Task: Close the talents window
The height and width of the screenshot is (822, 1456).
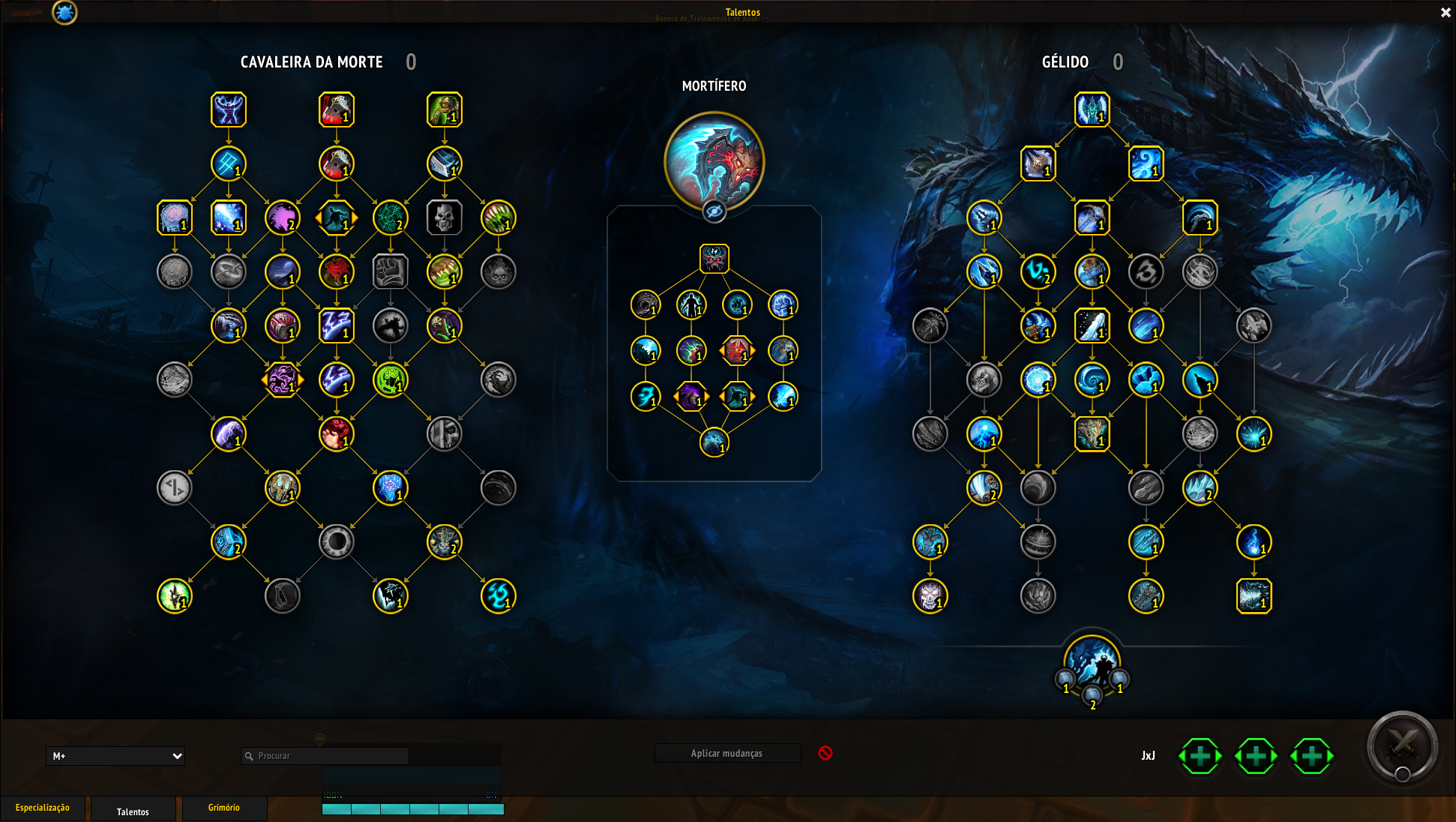Action: [1446, 13]
